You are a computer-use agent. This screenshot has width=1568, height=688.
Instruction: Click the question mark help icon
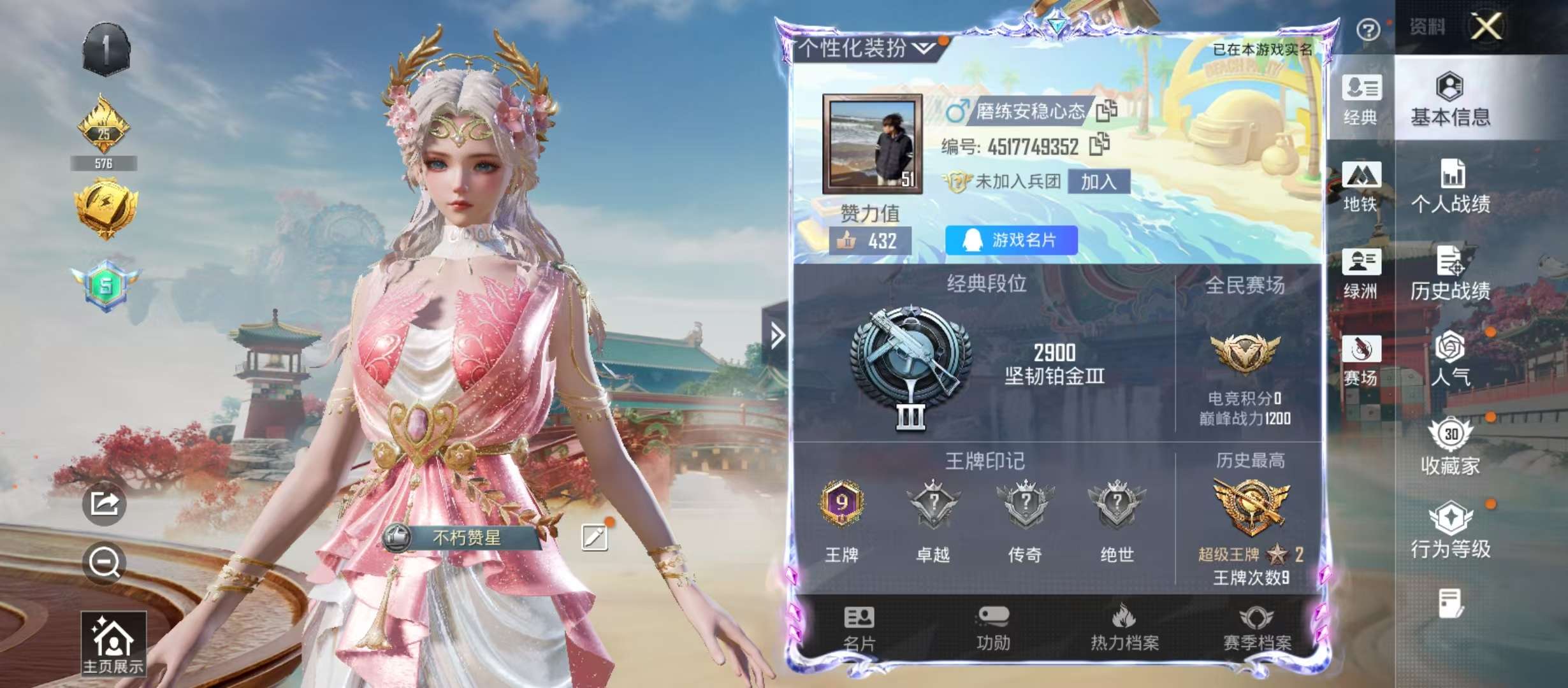(x=1368, y=29)
